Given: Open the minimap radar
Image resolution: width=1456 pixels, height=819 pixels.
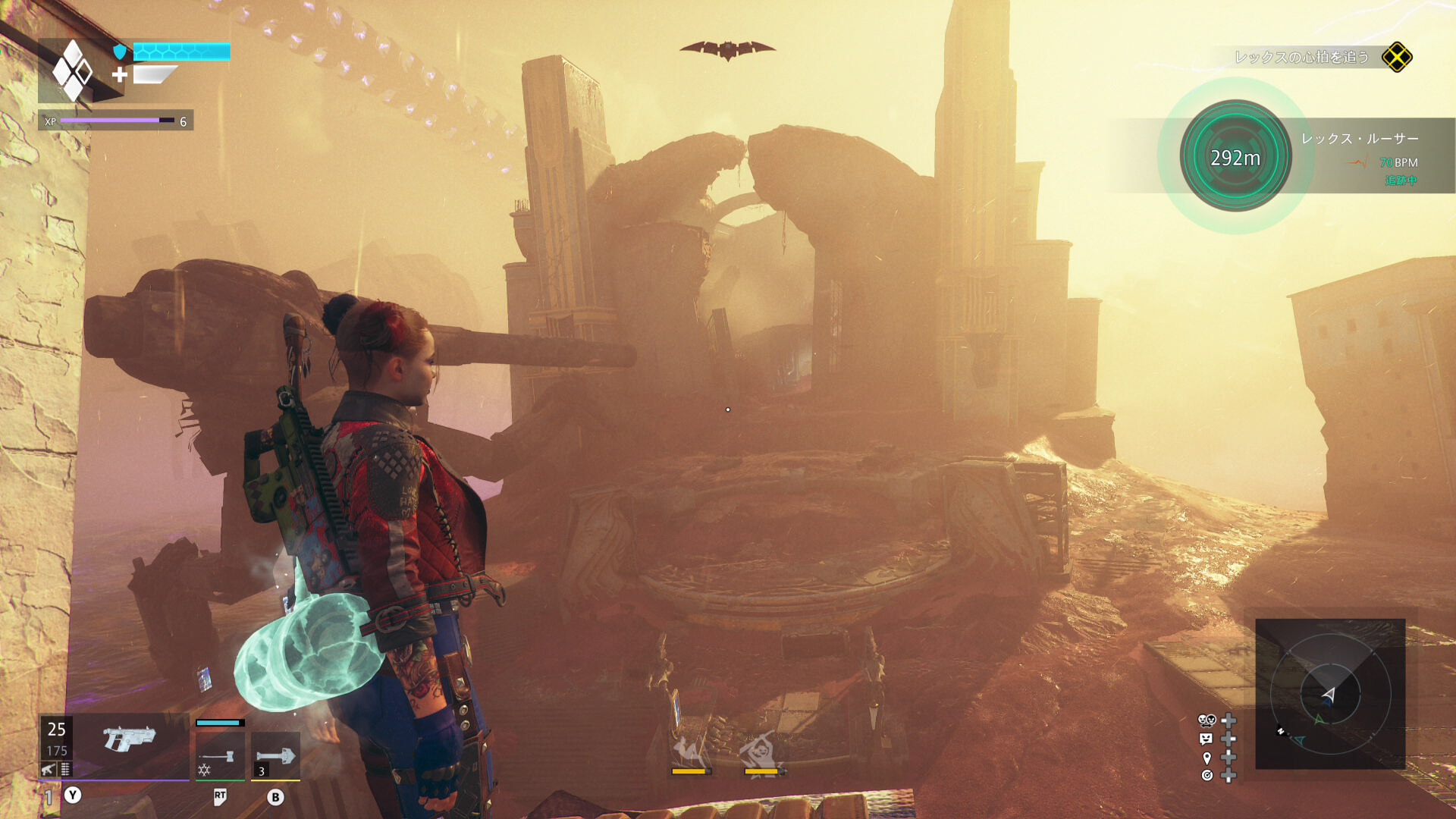Looking at the screenshot, I should coord(1330,694).
